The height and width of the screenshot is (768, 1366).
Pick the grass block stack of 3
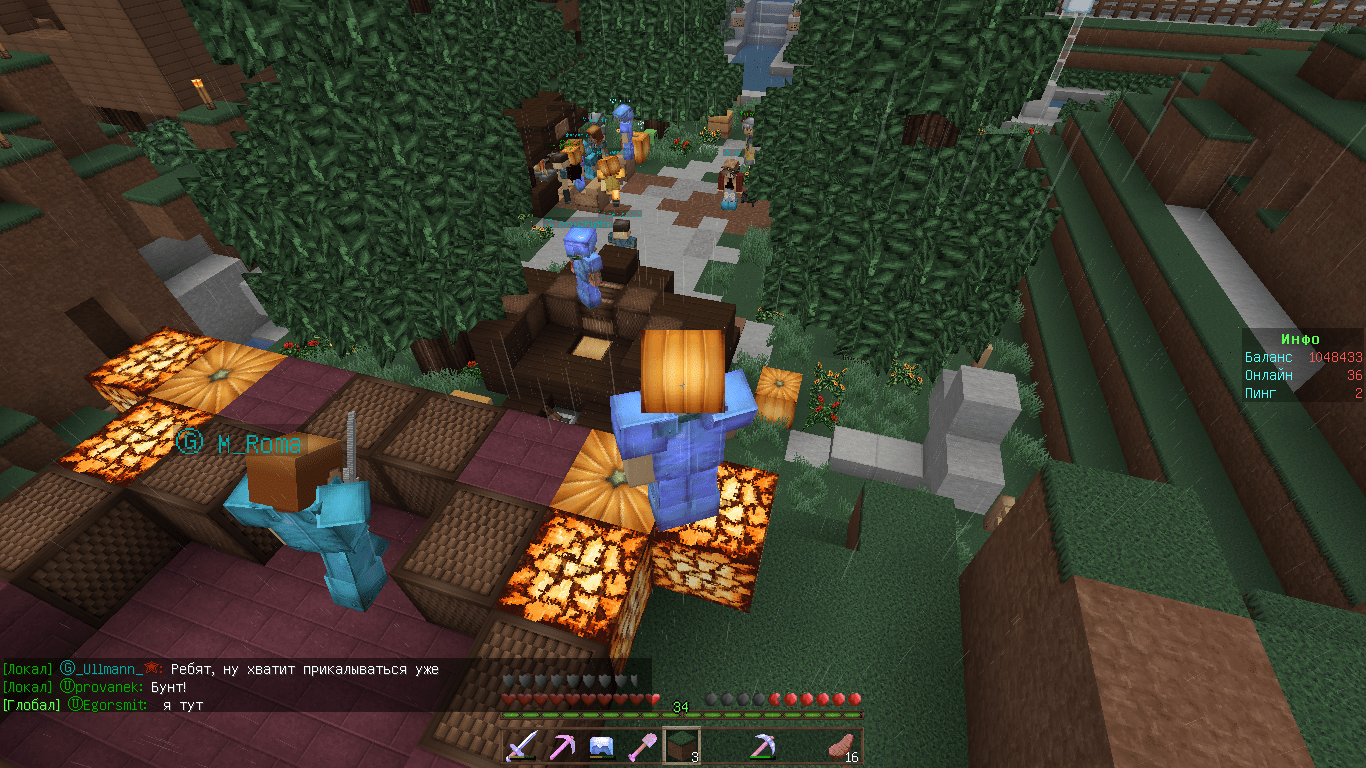[x=681, y=747]
